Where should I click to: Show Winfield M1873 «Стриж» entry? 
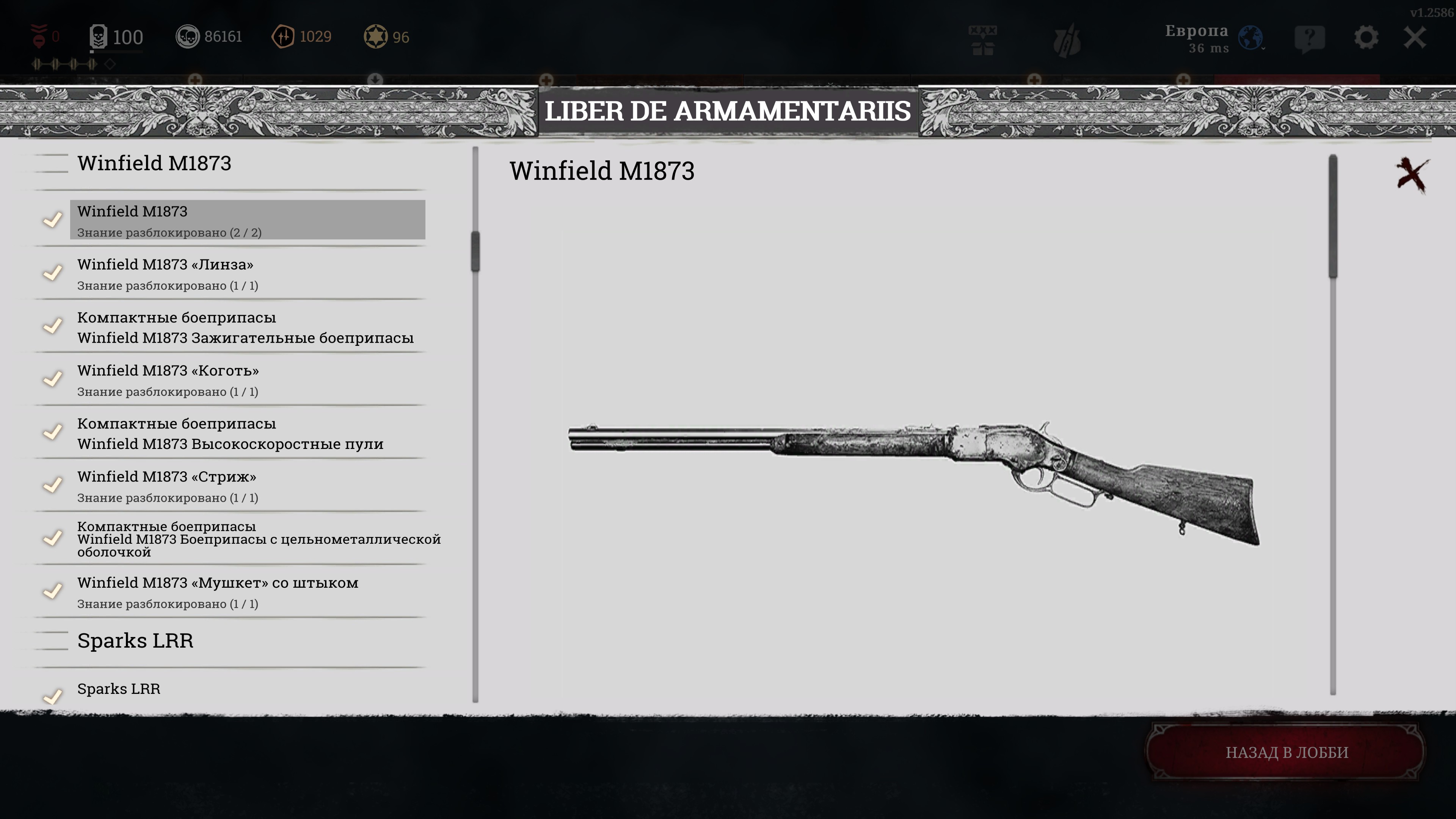click(x=247, y=486)
